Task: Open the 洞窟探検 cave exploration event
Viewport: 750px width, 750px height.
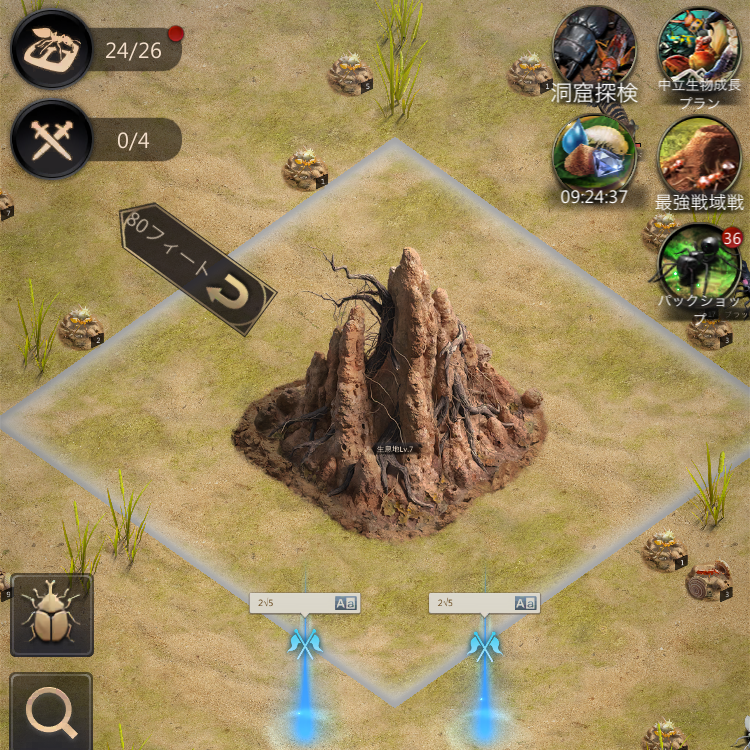Action: click(x=594, y=50)
